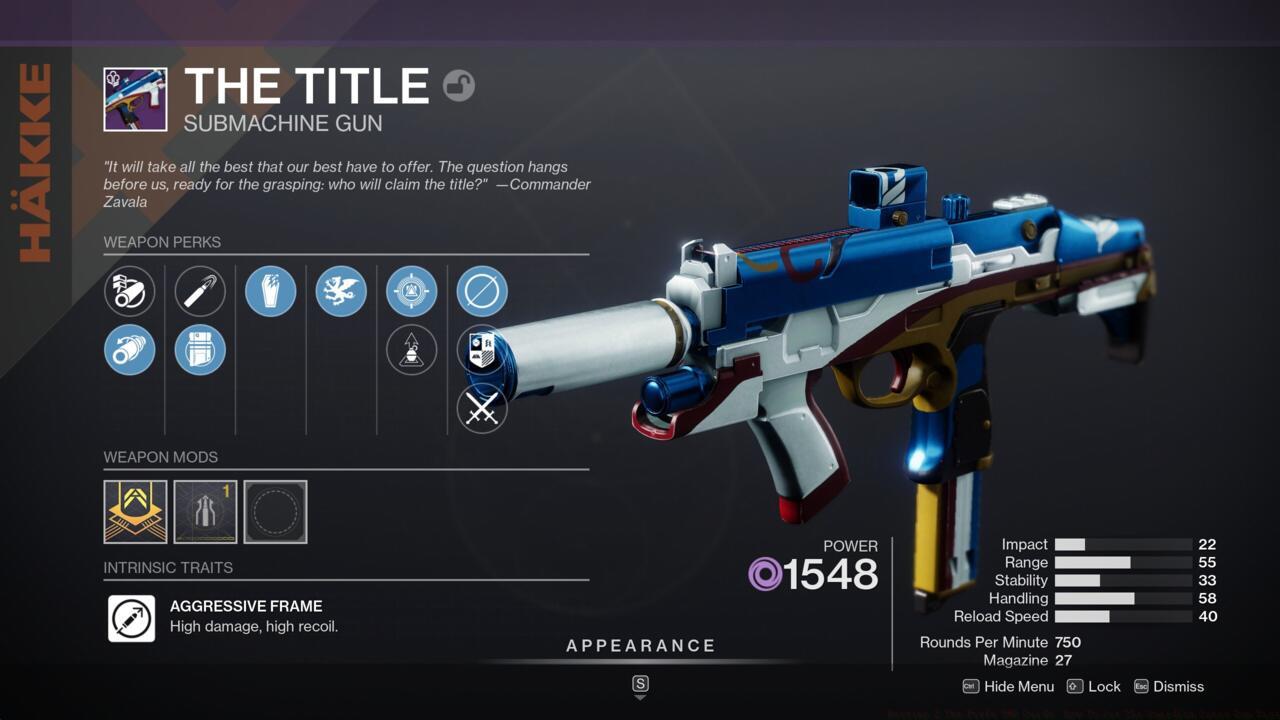Open the golden masterwork mod slot
Screen dimensions: 1280x720
tap(135, 512)
